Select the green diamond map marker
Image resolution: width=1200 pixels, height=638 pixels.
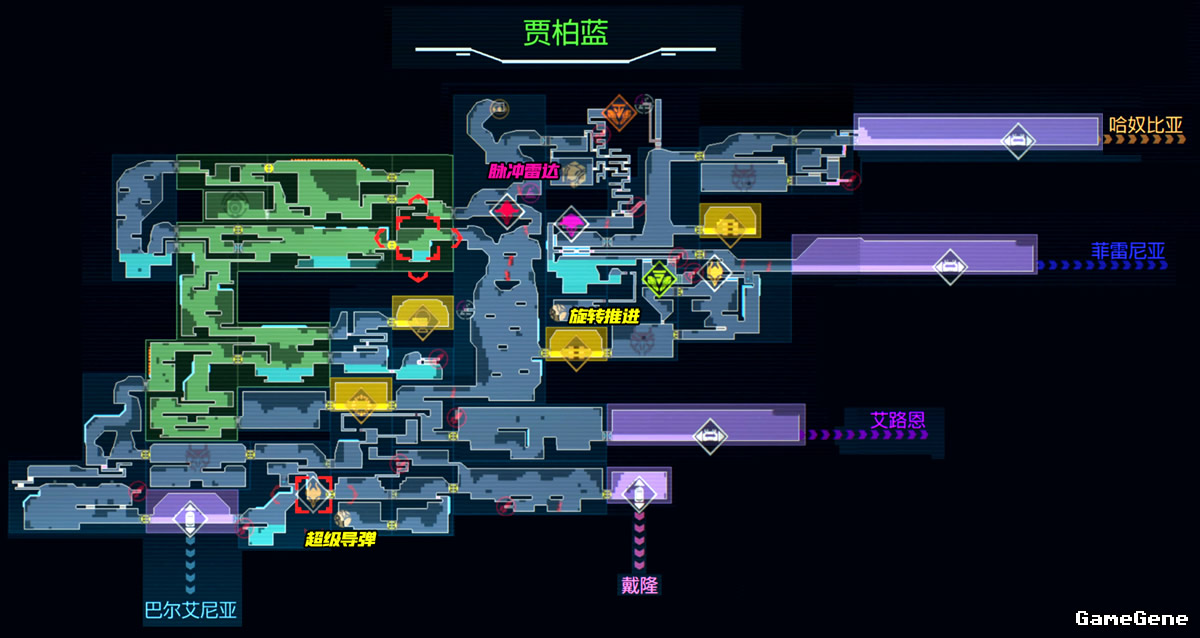point(659,277)
